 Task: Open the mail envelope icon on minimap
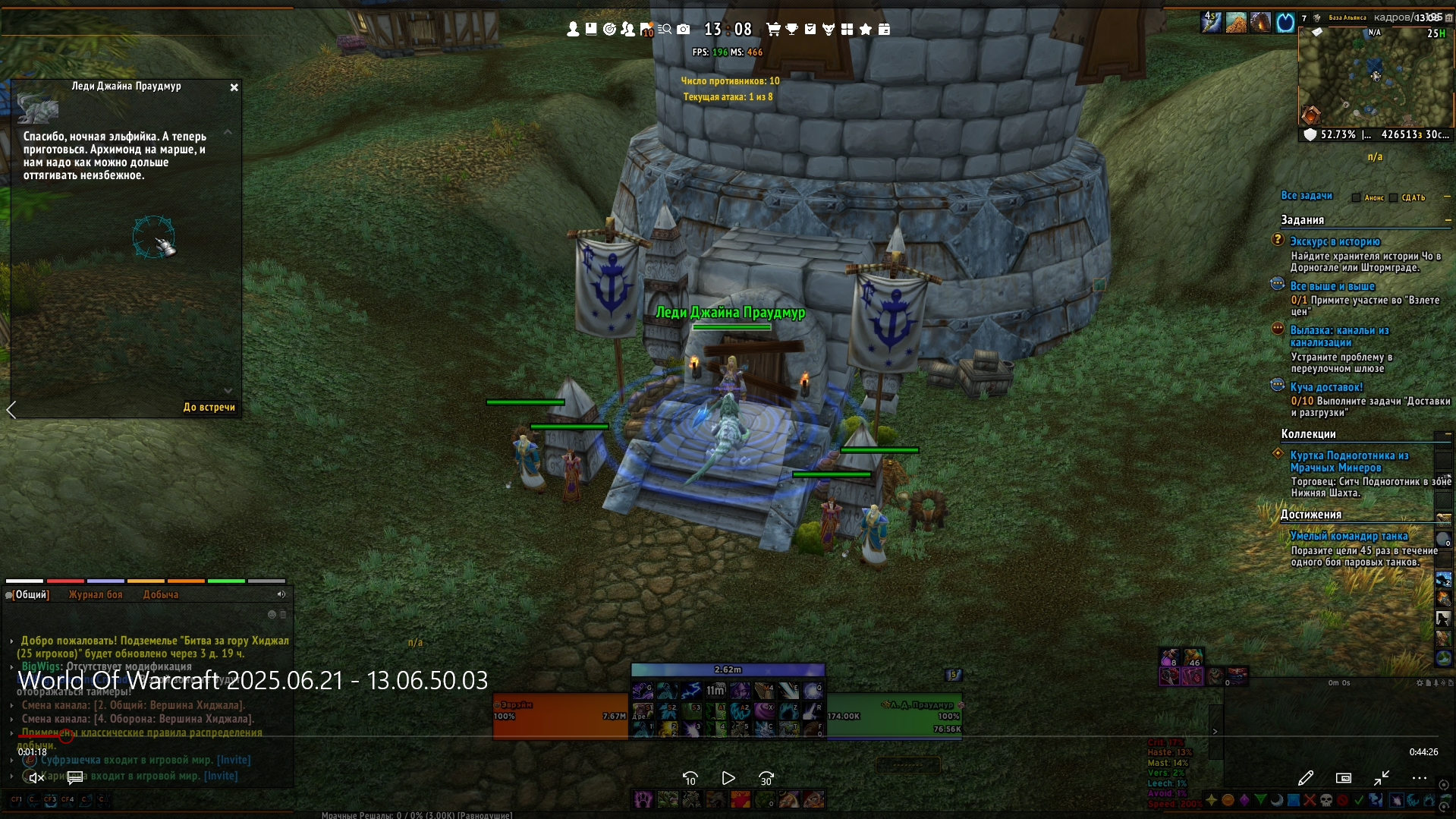pyautogui.click(x=1317, y=32)
